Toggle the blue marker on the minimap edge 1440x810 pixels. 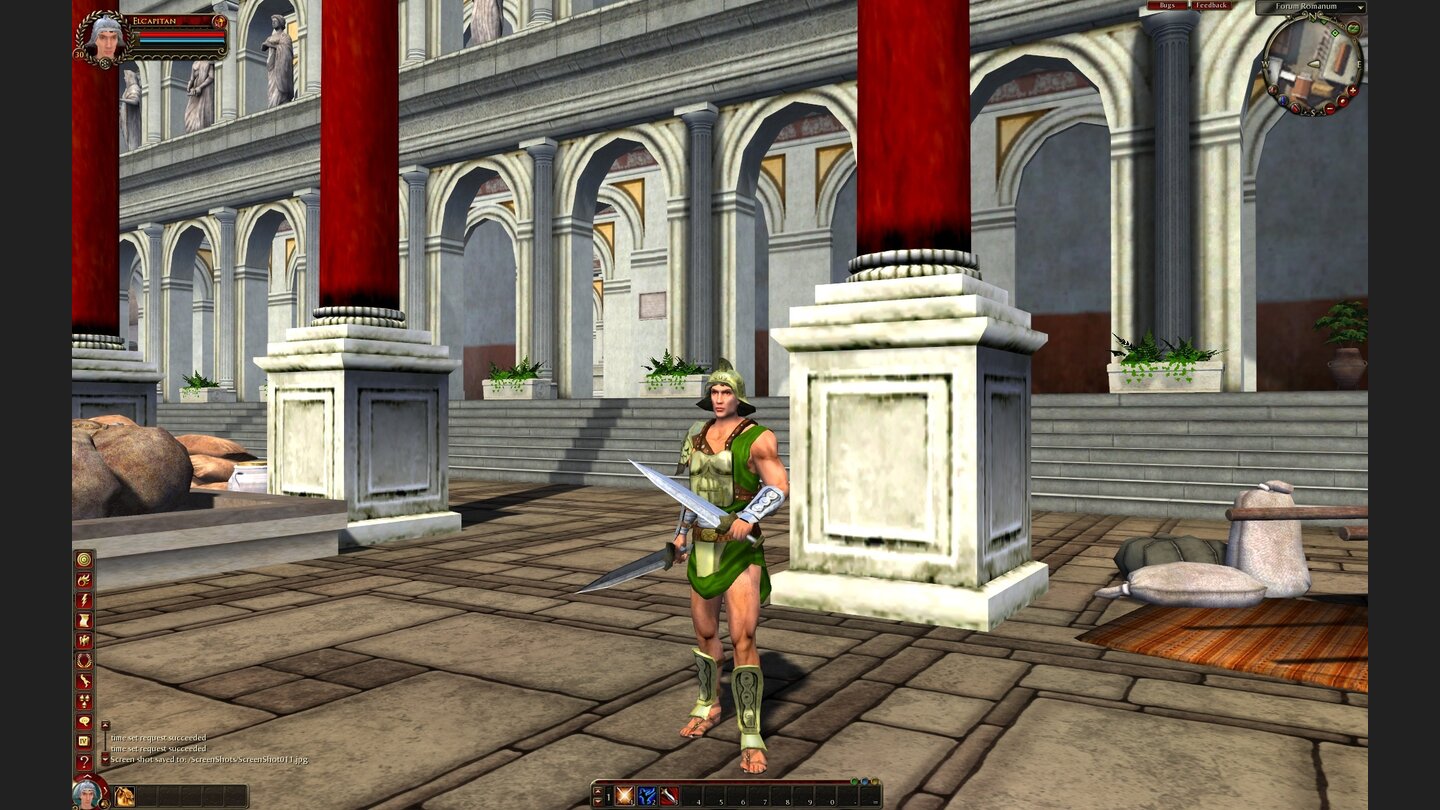pyautogui.click(x=1282, y=100)
